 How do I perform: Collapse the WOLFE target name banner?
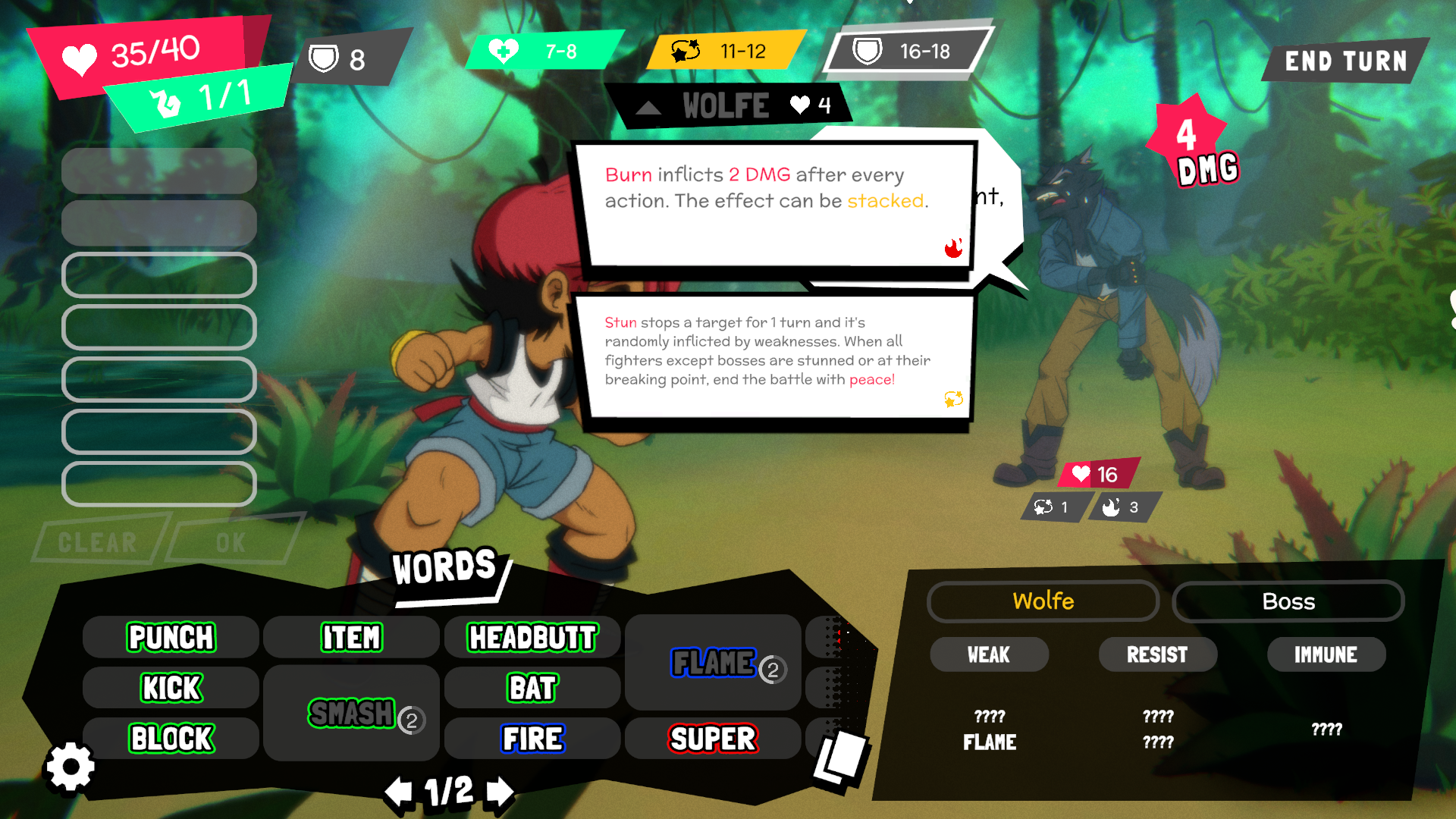pos(648,108)
